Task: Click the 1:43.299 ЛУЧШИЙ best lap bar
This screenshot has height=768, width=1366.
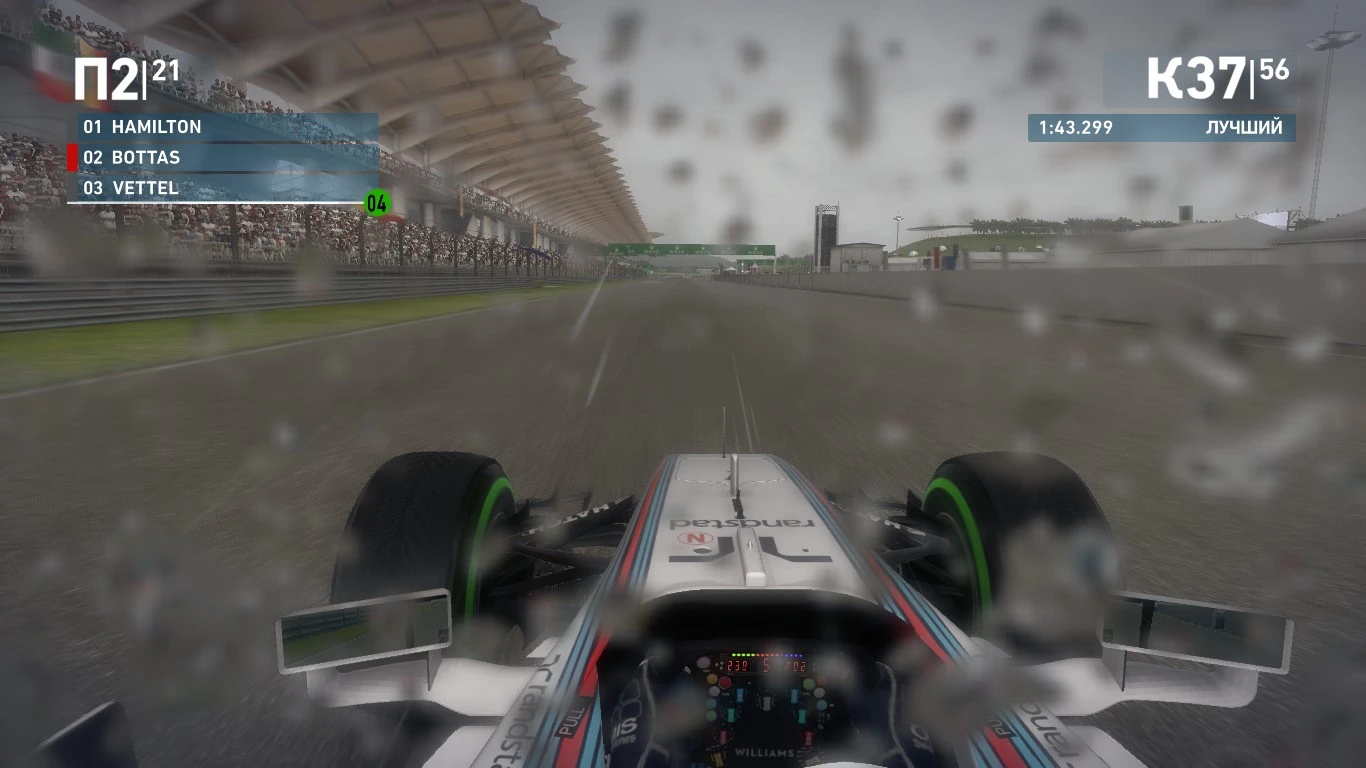Action: [1160, 128]
